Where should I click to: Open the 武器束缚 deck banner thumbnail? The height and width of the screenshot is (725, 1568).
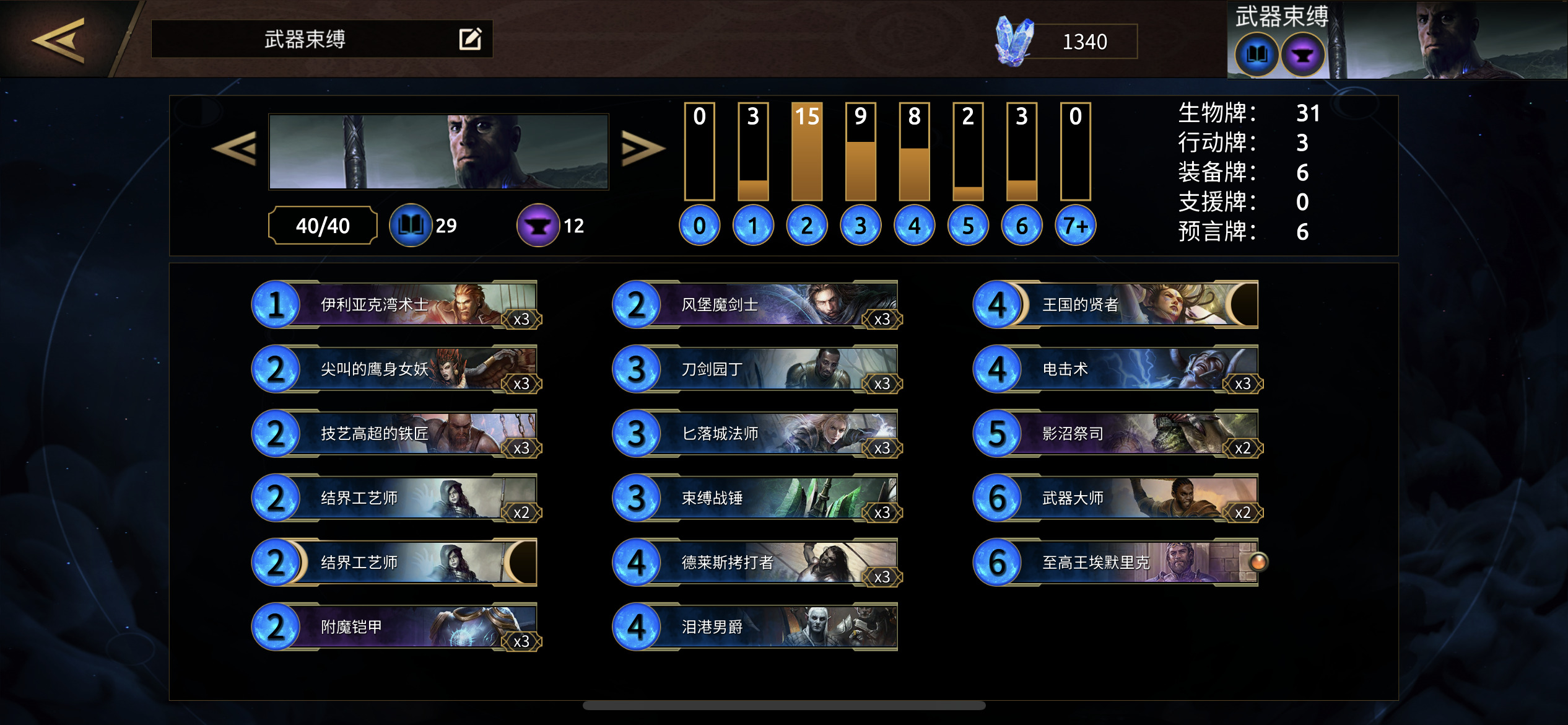(x=1397, y=40)
